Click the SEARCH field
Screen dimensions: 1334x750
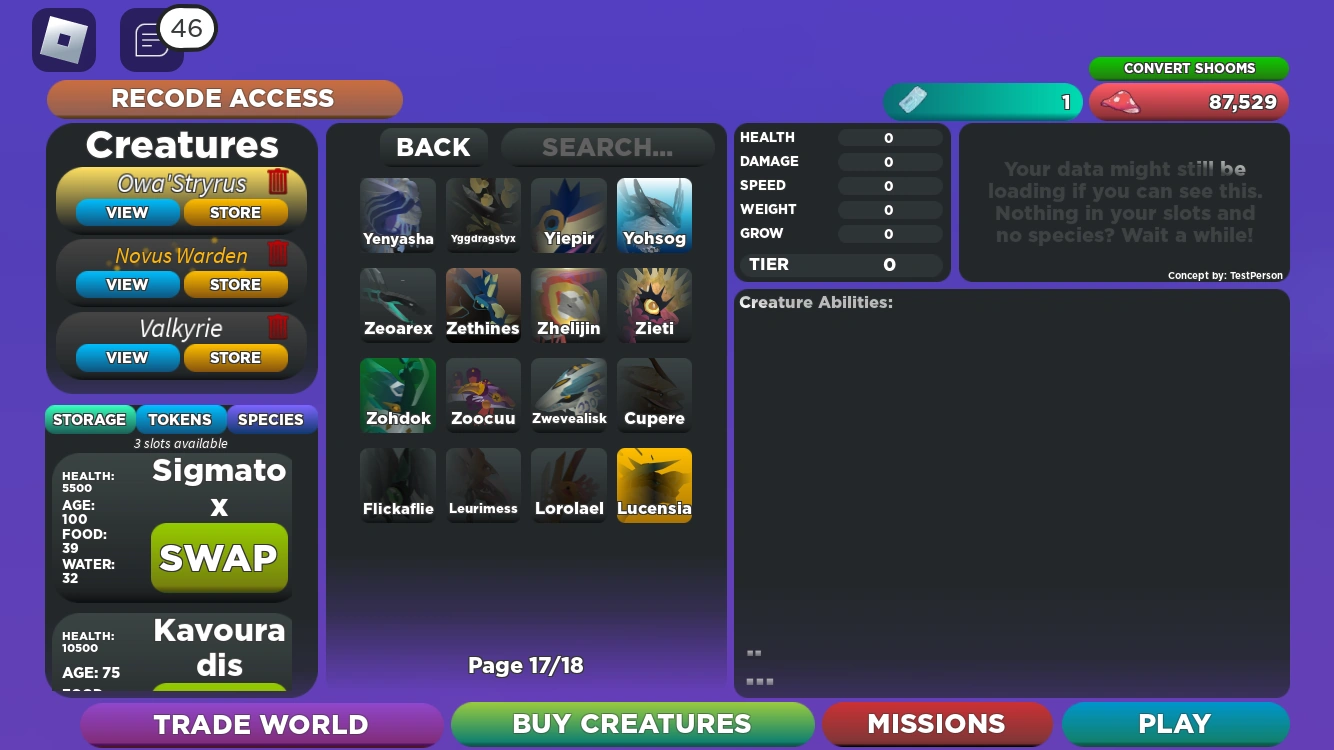607,147
